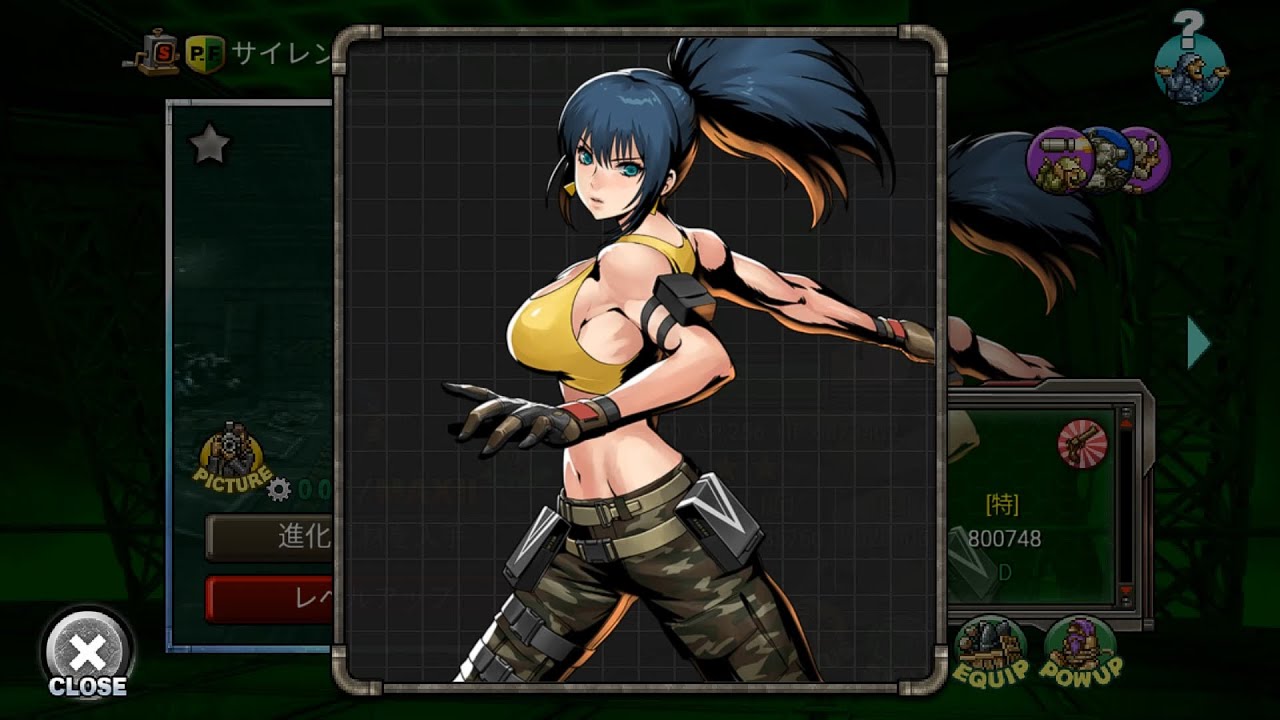This screenshot has width=1280, height=720.
Task: Open the POWUP menu
Action: tap(1081, 651)
